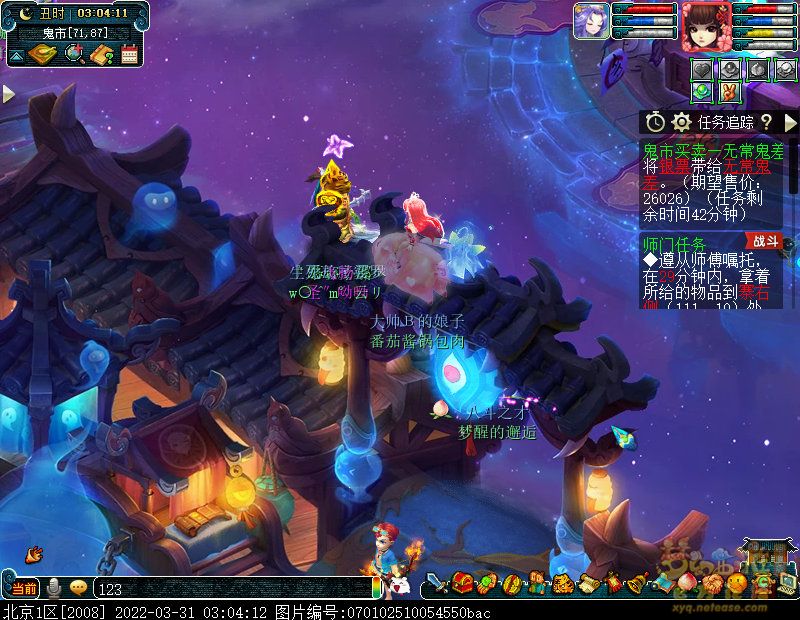Open the red treasure chest toolbar icon

(462, 582)
